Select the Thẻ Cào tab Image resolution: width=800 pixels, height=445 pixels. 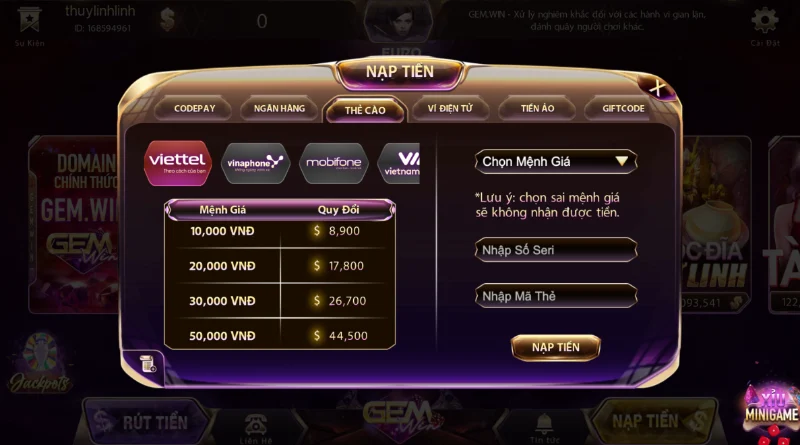(x=364, y=109)
